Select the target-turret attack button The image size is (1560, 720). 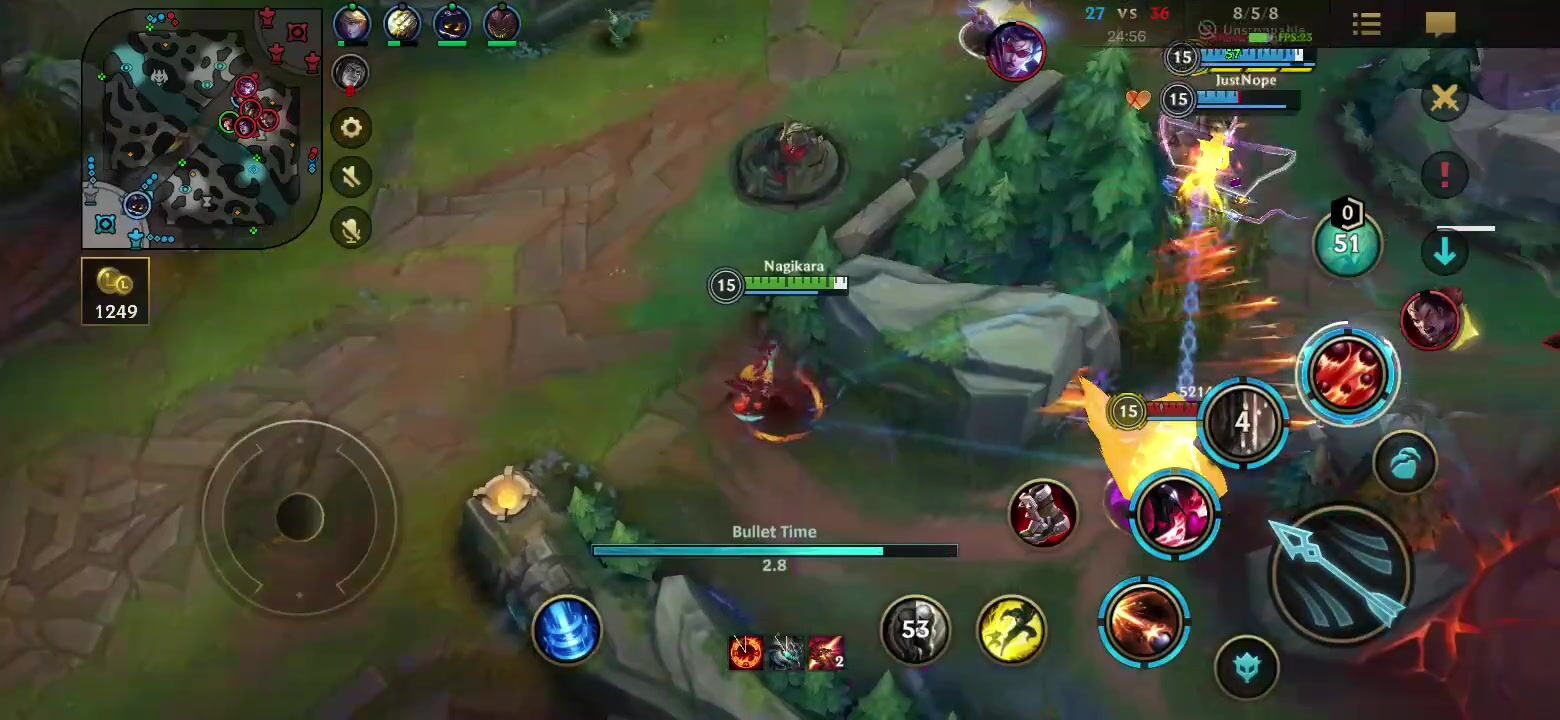tap(1246, 666)
